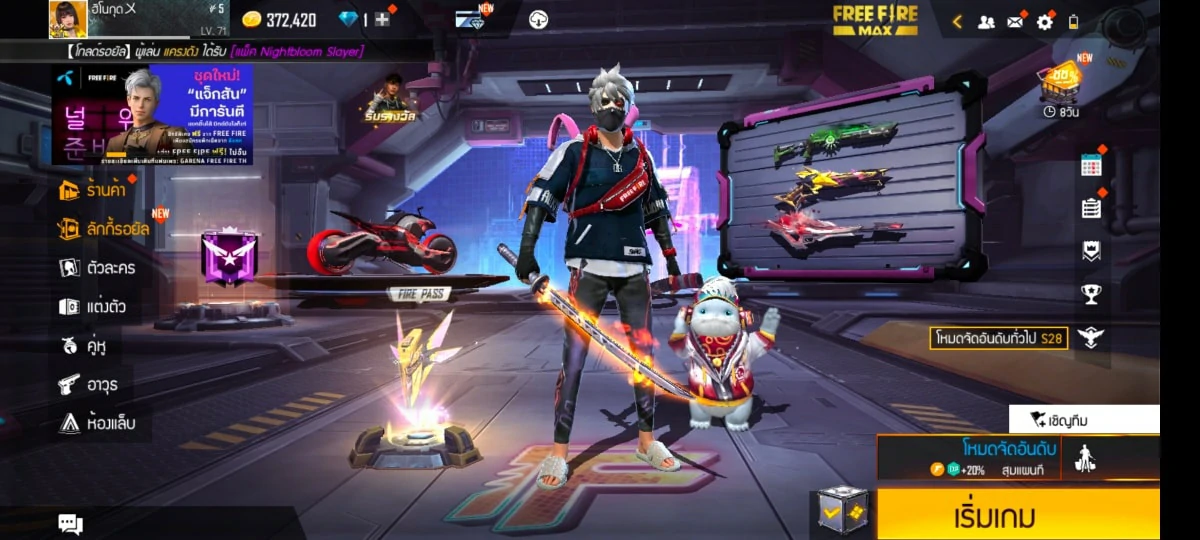Open the settings gear icon
1200x540 pixels.
click(1045, 21)
